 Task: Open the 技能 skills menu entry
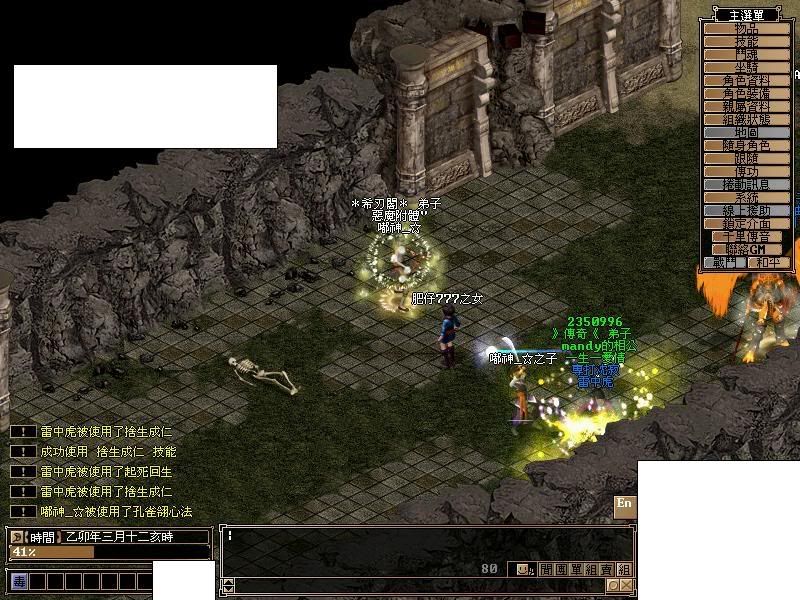[x=747, y=42]
